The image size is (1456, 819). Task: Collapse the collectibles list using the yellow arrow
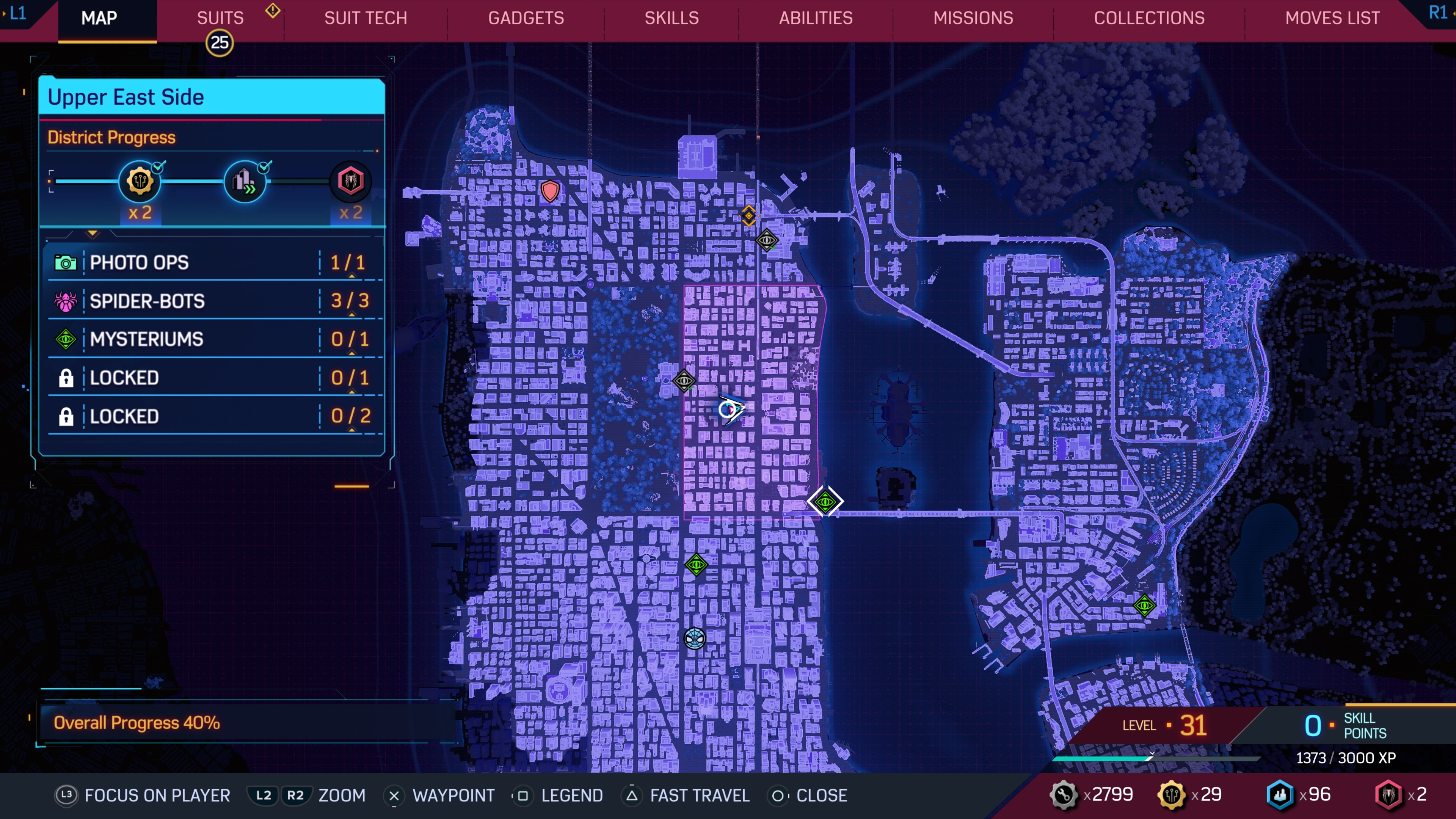tap(92, 234)
